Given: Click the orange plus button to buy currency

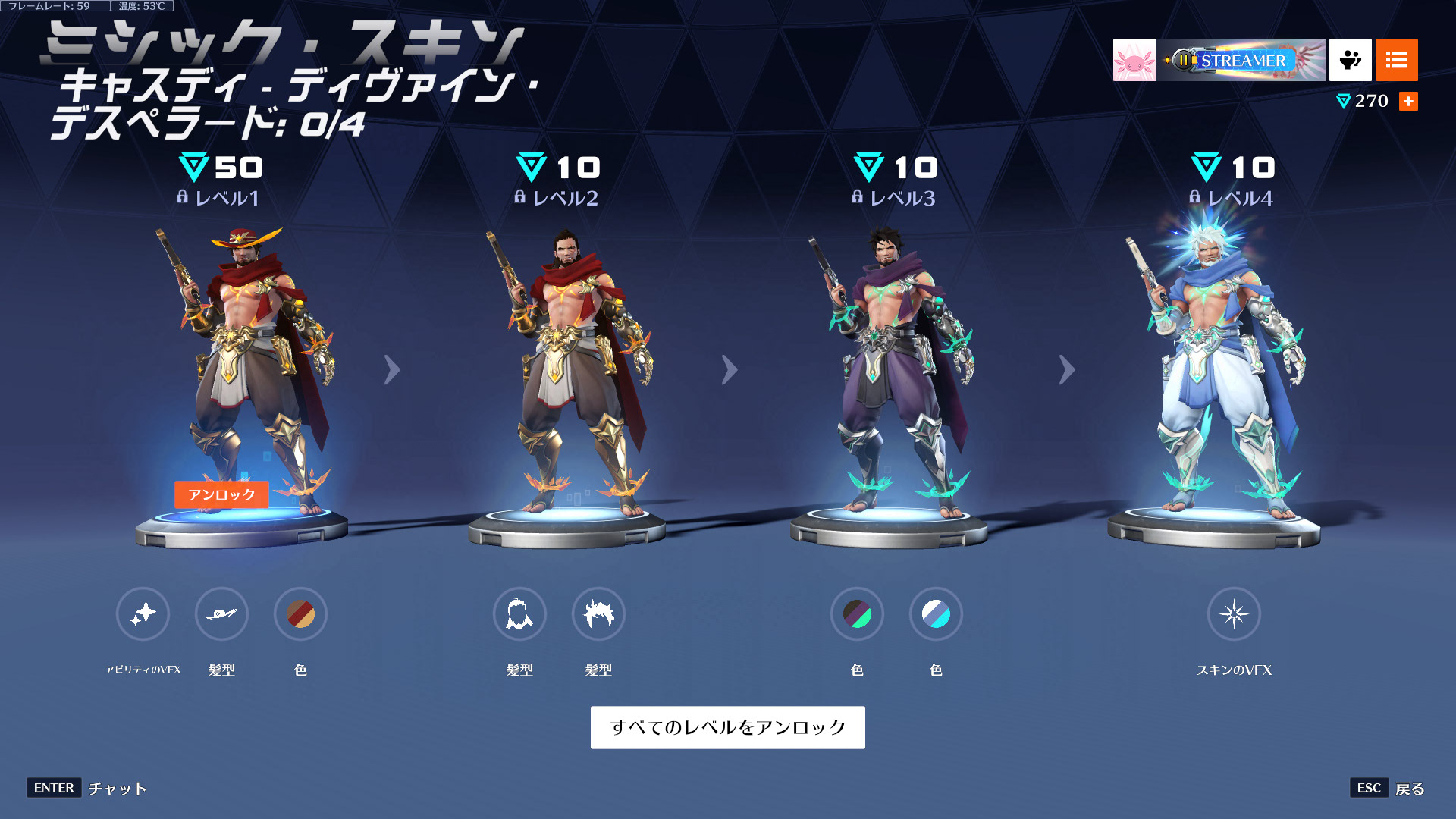Looking at the screenshot, I should point(1409,101).
